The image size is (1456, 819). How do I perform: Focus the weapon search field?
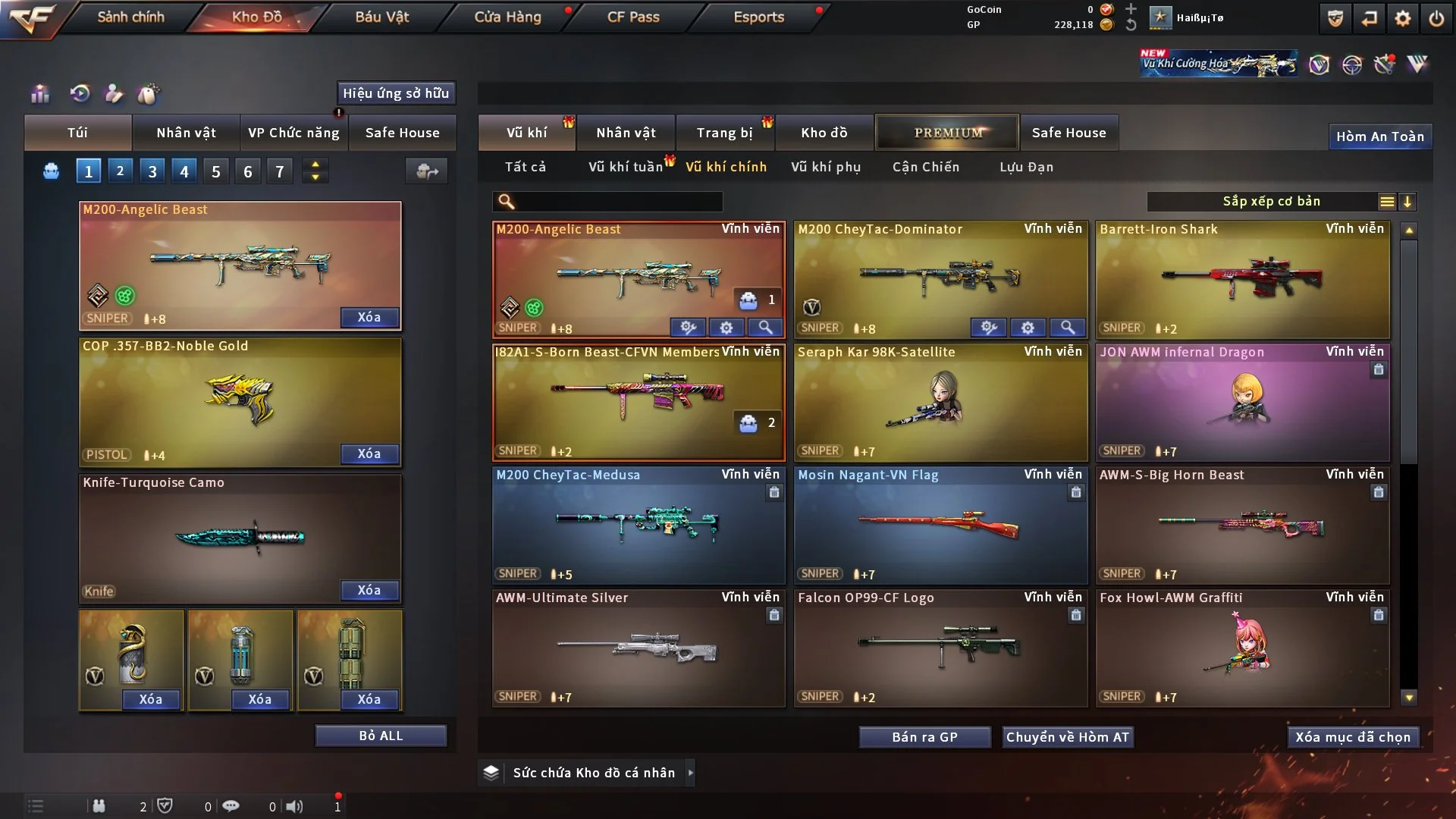pyautogui.click(x=616, y=202)
